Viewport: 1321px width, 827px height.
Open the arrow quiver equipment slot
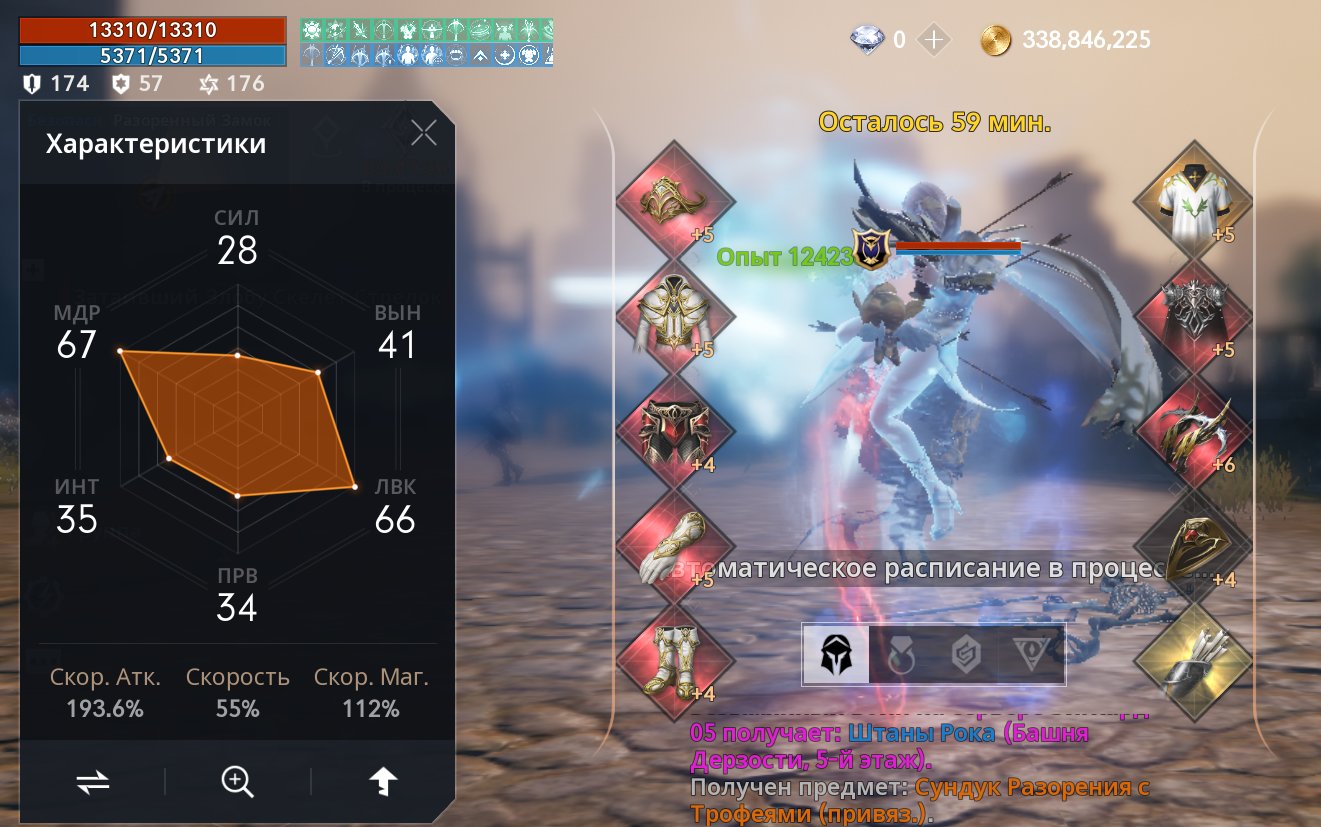coord(1193,660)
